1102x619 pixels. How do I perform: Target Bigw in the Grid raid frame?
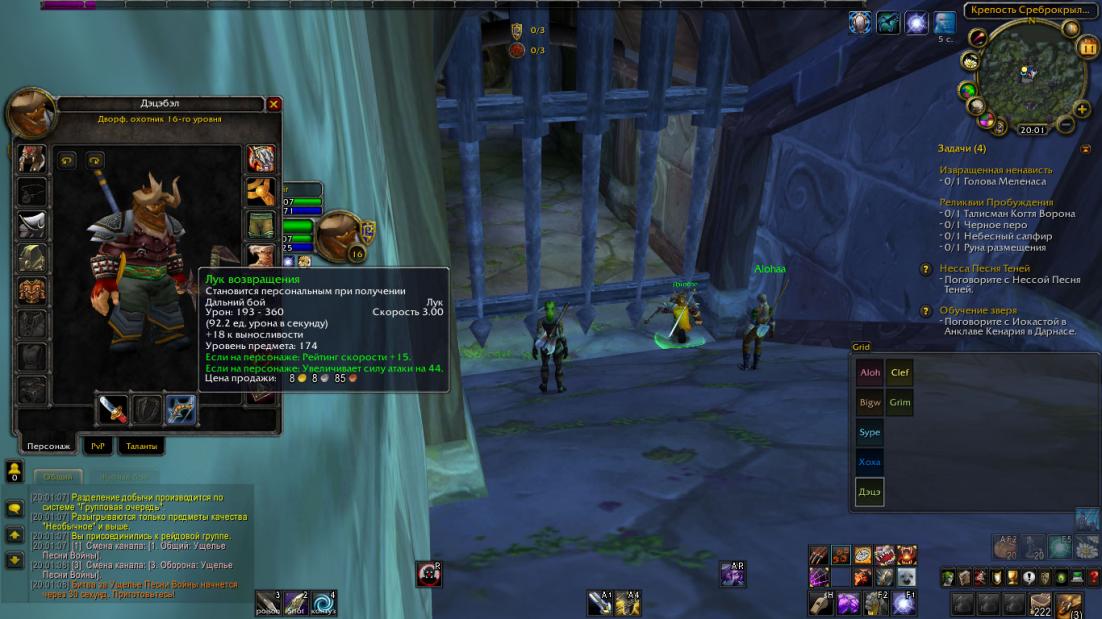(x=870, y=403)
